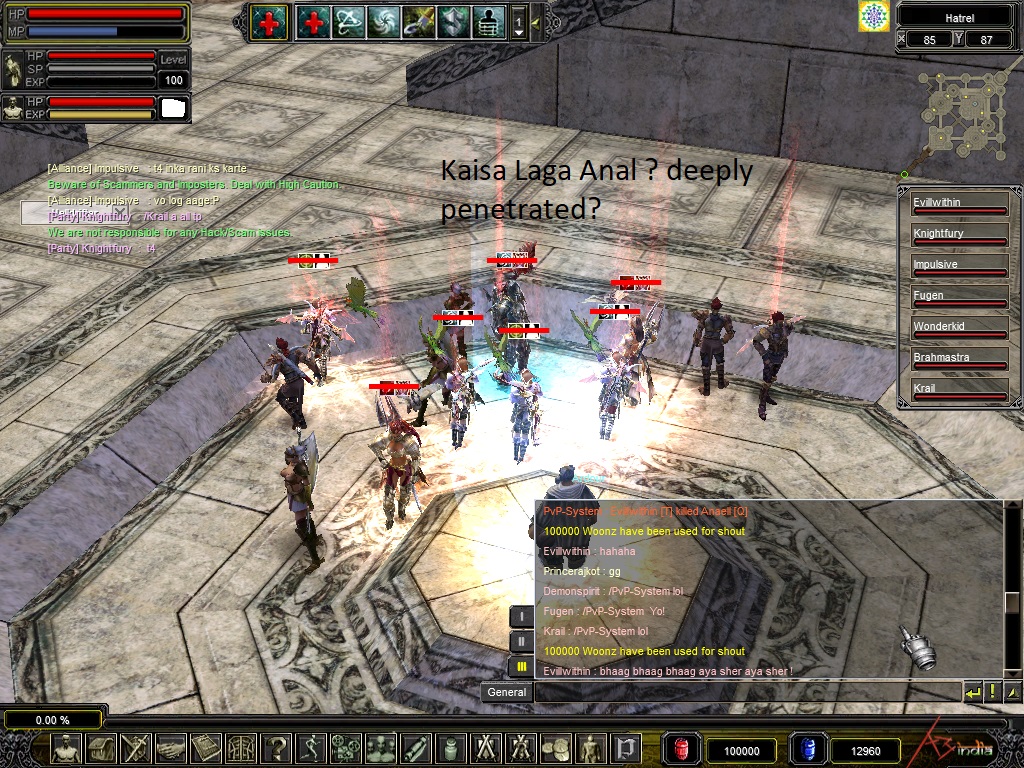Viewport: 1024px width, 768px height.
Task: Switch chat window to size III
Action: (521, 665)
